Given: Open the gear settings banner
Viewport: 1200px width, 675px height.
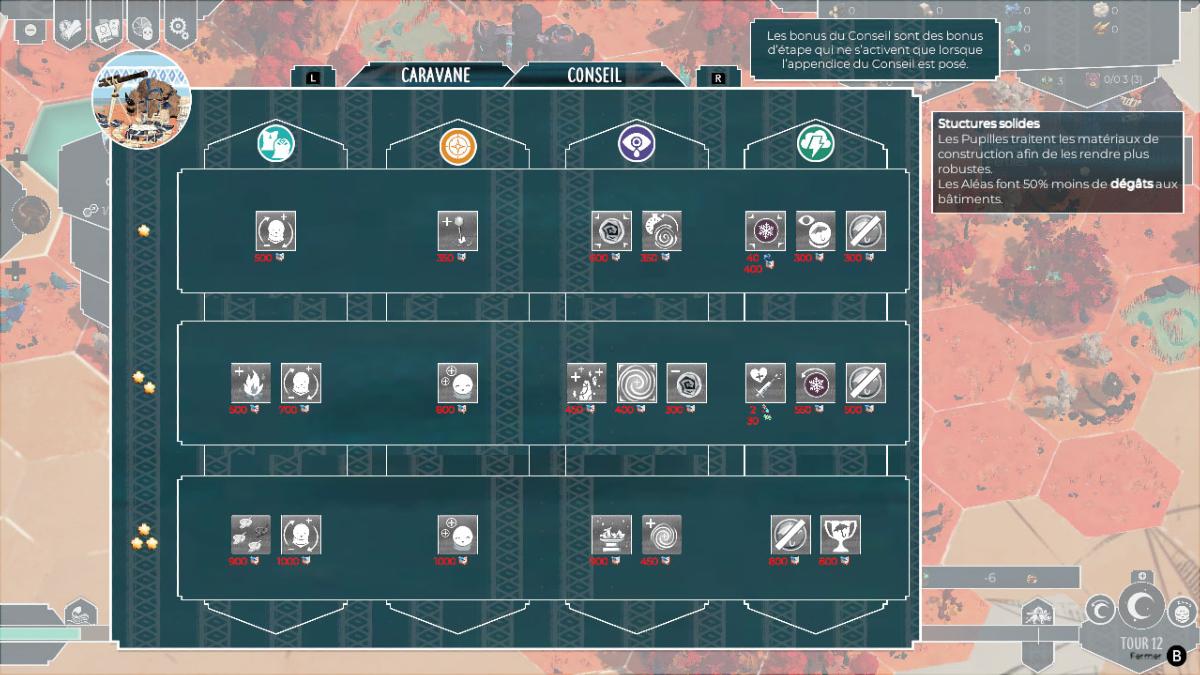Looking at the screenshot, I should pyautogui.click(x=178, y=28).
